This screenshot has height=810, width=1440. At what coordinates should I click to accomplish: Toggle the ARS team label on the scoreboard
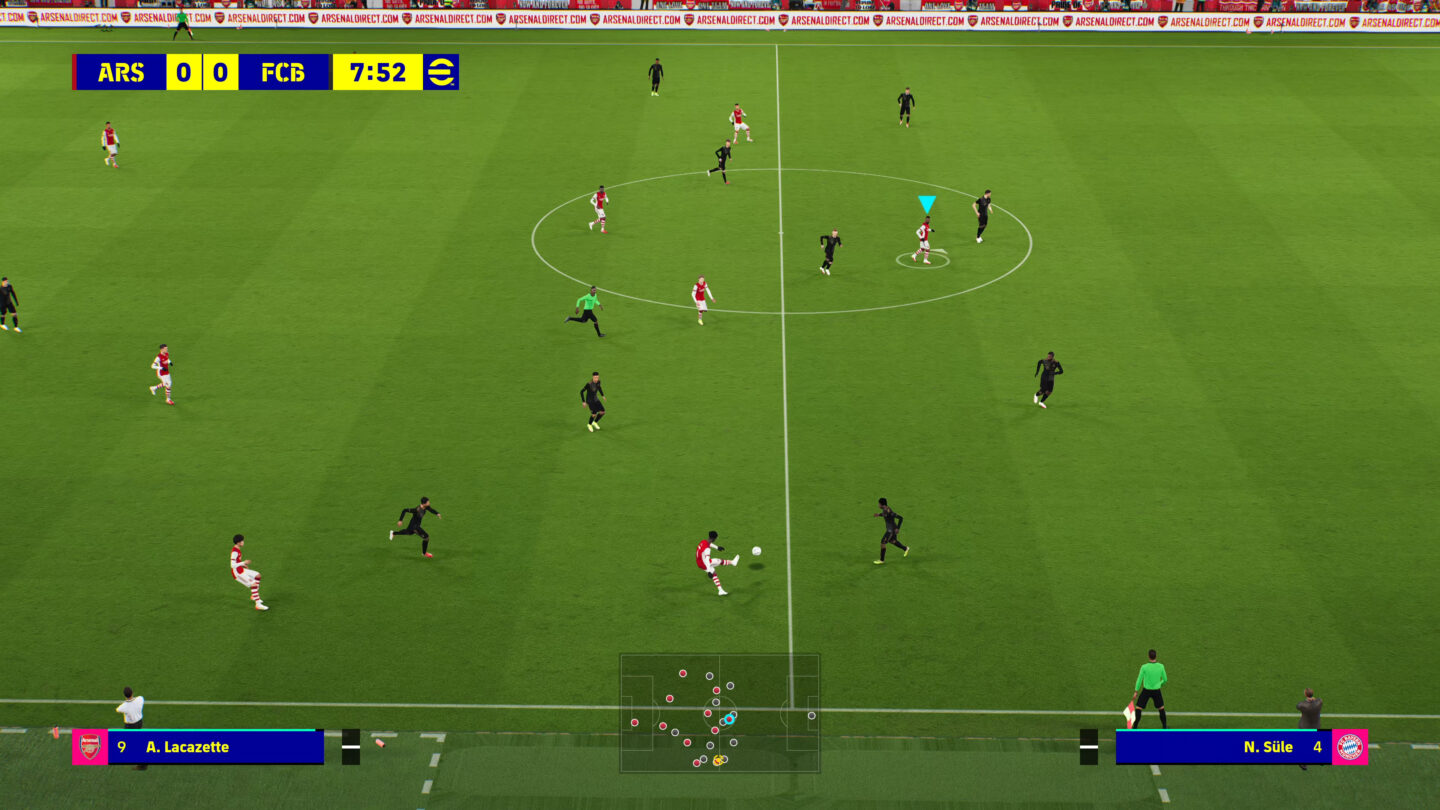tap(120, 72)
